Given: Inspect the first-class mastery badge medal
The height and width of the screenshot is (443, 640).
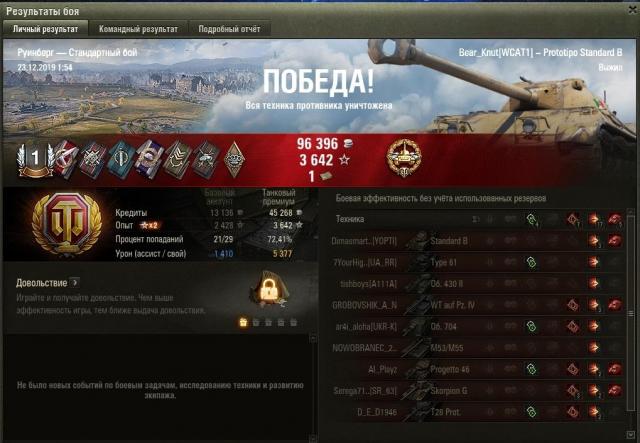Looking at the screenshot, I should point(32,156).
